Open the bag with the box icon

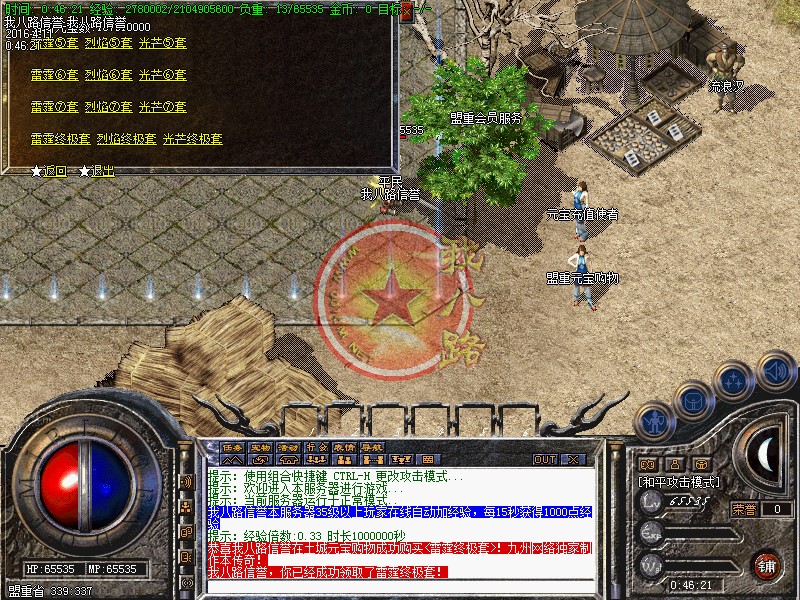pos(692,399)
